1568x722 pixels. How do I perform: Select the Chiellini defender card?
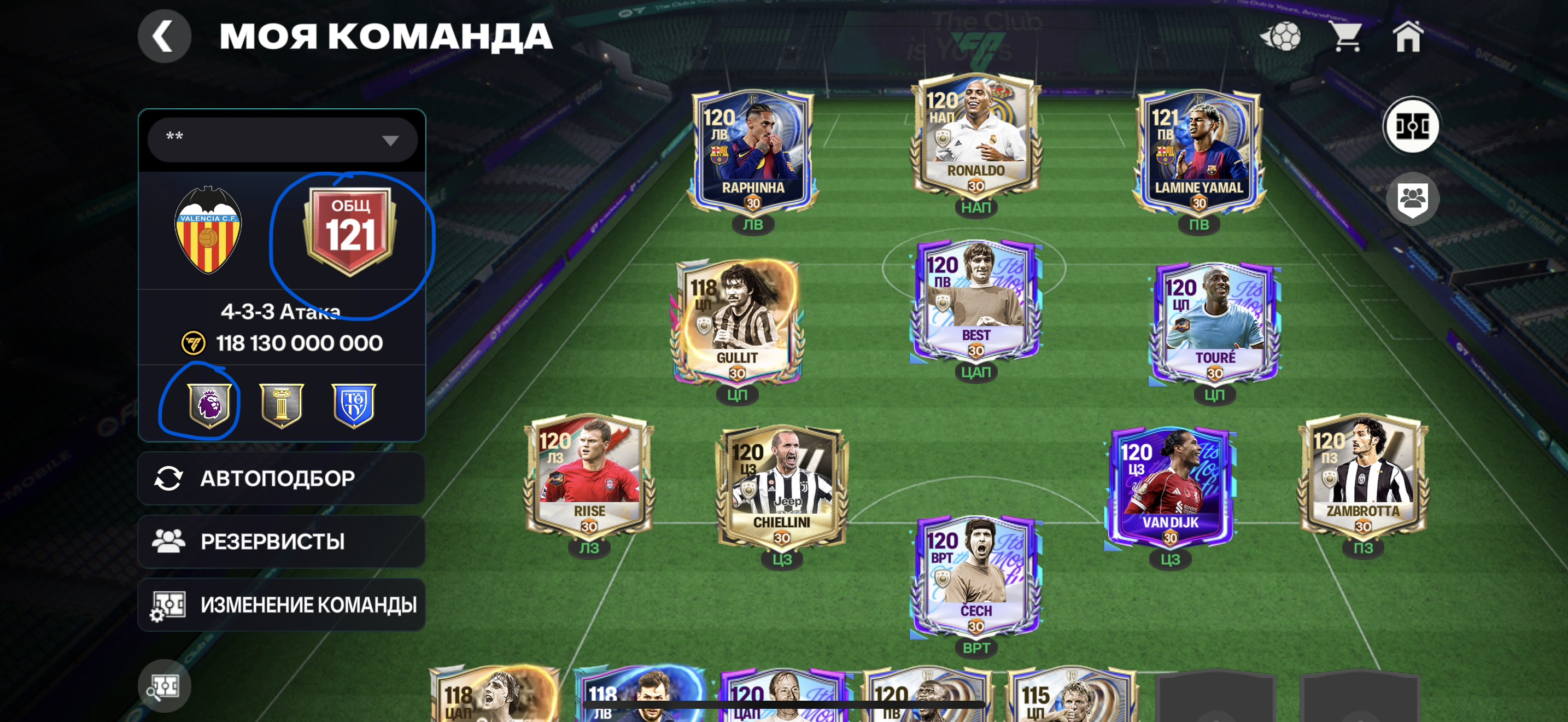pyautogui.click(x=782, y=487)
